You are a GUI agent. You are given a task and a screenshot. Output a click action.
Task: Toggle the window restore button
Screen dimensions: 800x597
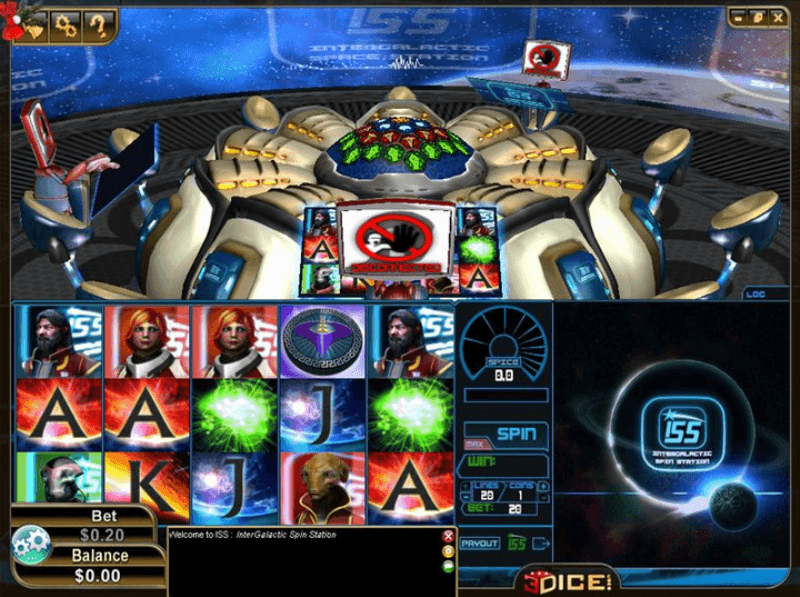click(x=757, y=17)
